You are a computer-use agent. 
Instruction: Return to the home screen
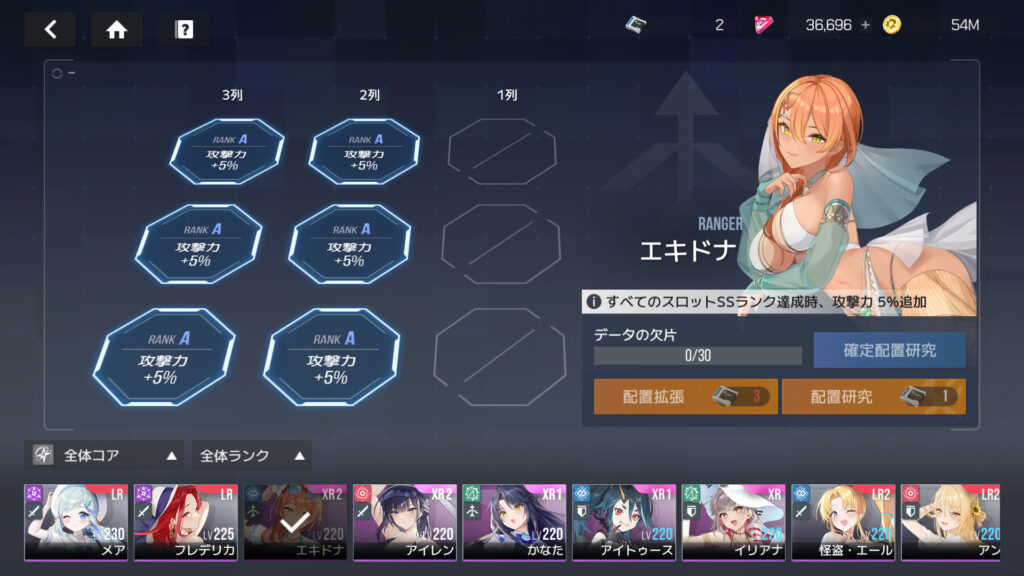click(x=116, y=30)
